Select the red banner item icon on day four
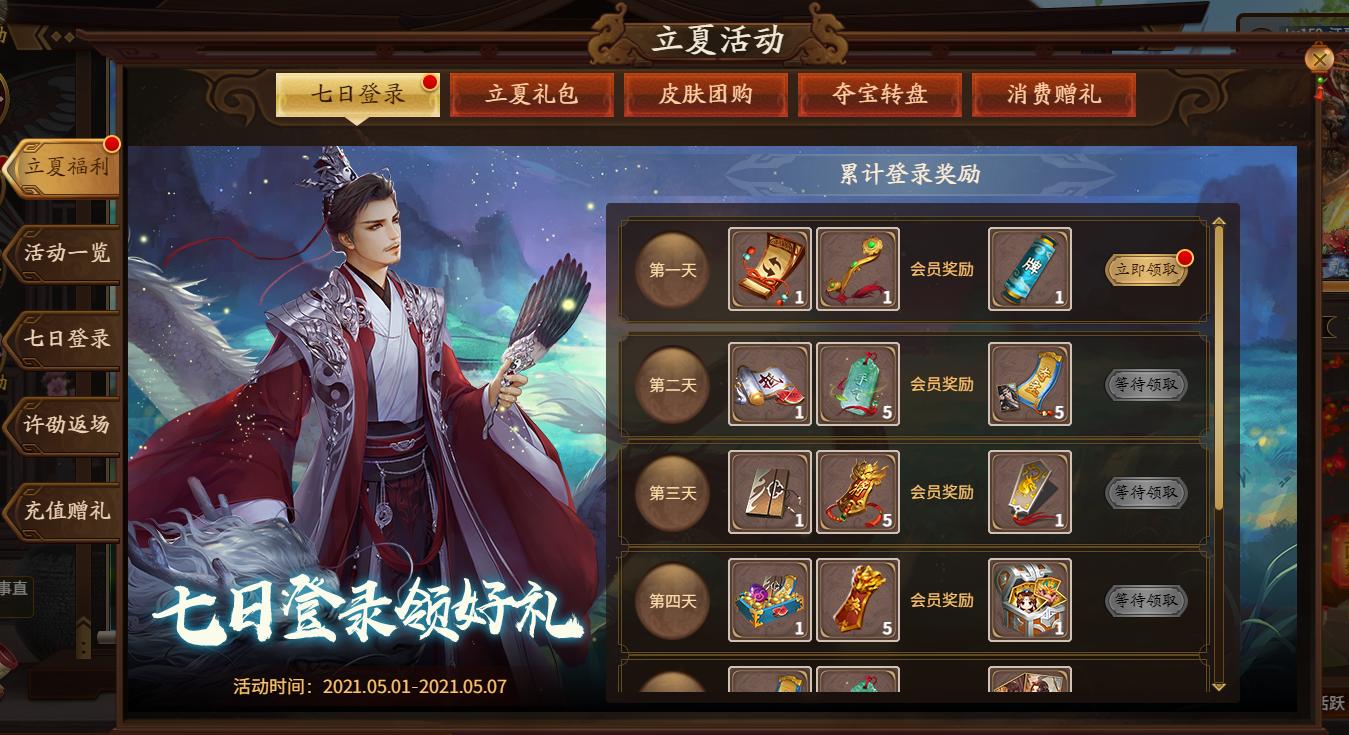The width and height of the screenshot is (1349, 735). (857, 600)
